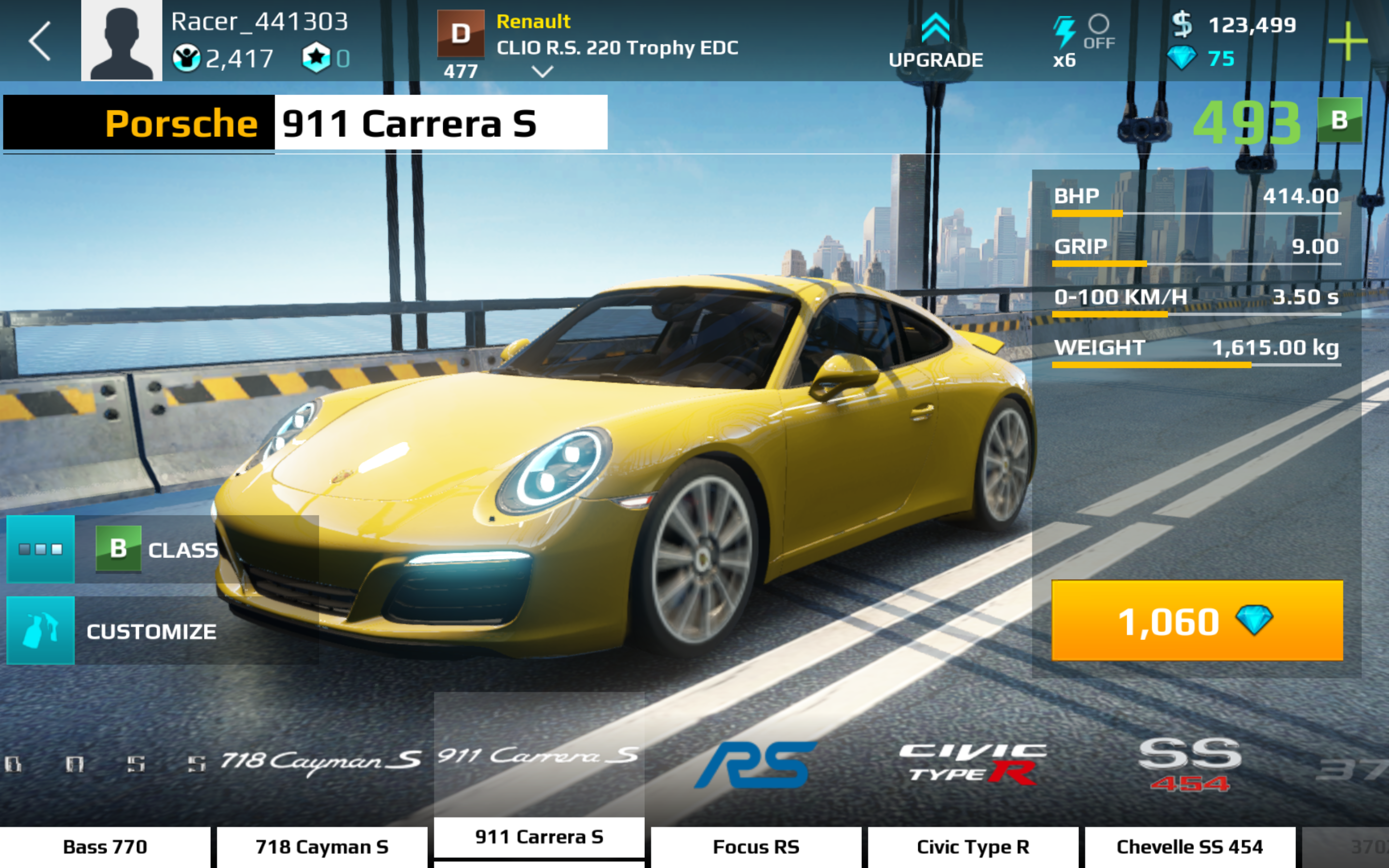The image size is (1389, 868).
Task: Pick the Chevelle SS 454 car
Action: pos(1190,847)
